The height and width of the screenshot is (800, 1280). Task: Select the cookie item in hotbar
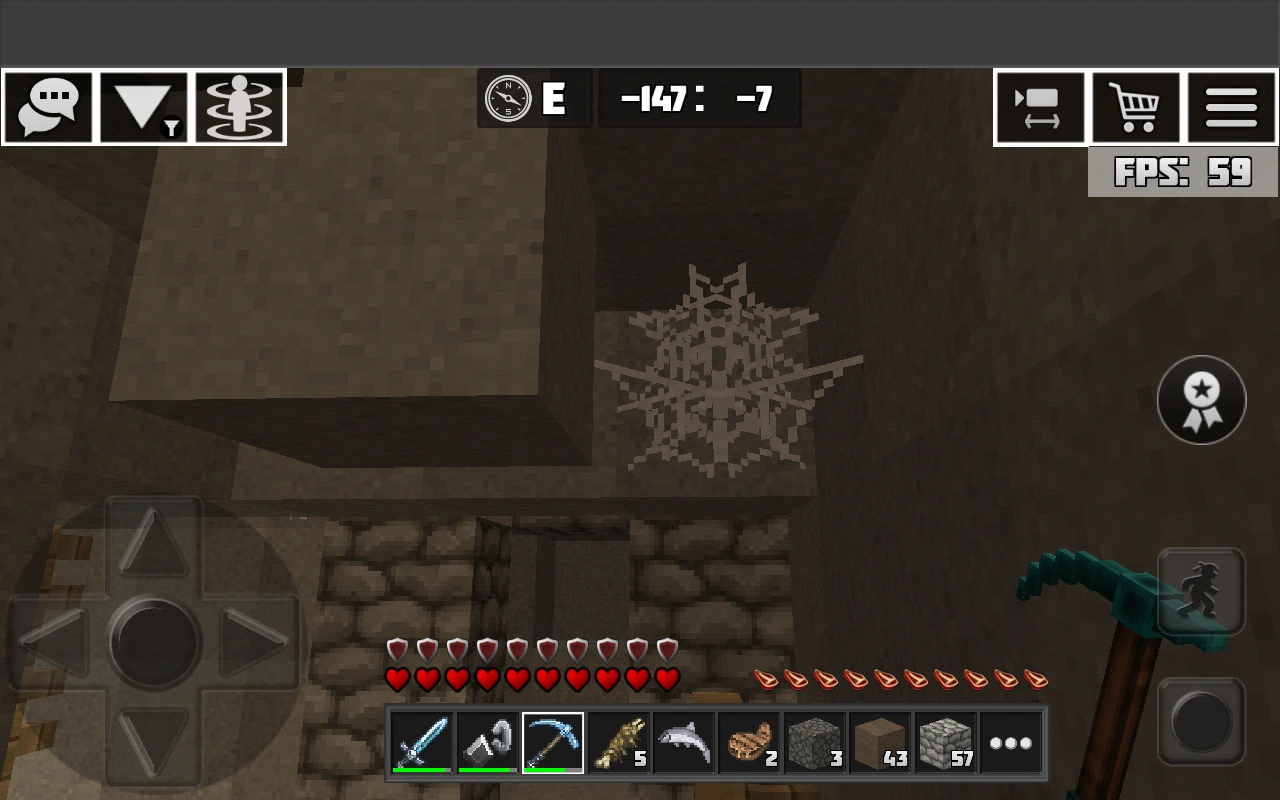coord(750,741)
